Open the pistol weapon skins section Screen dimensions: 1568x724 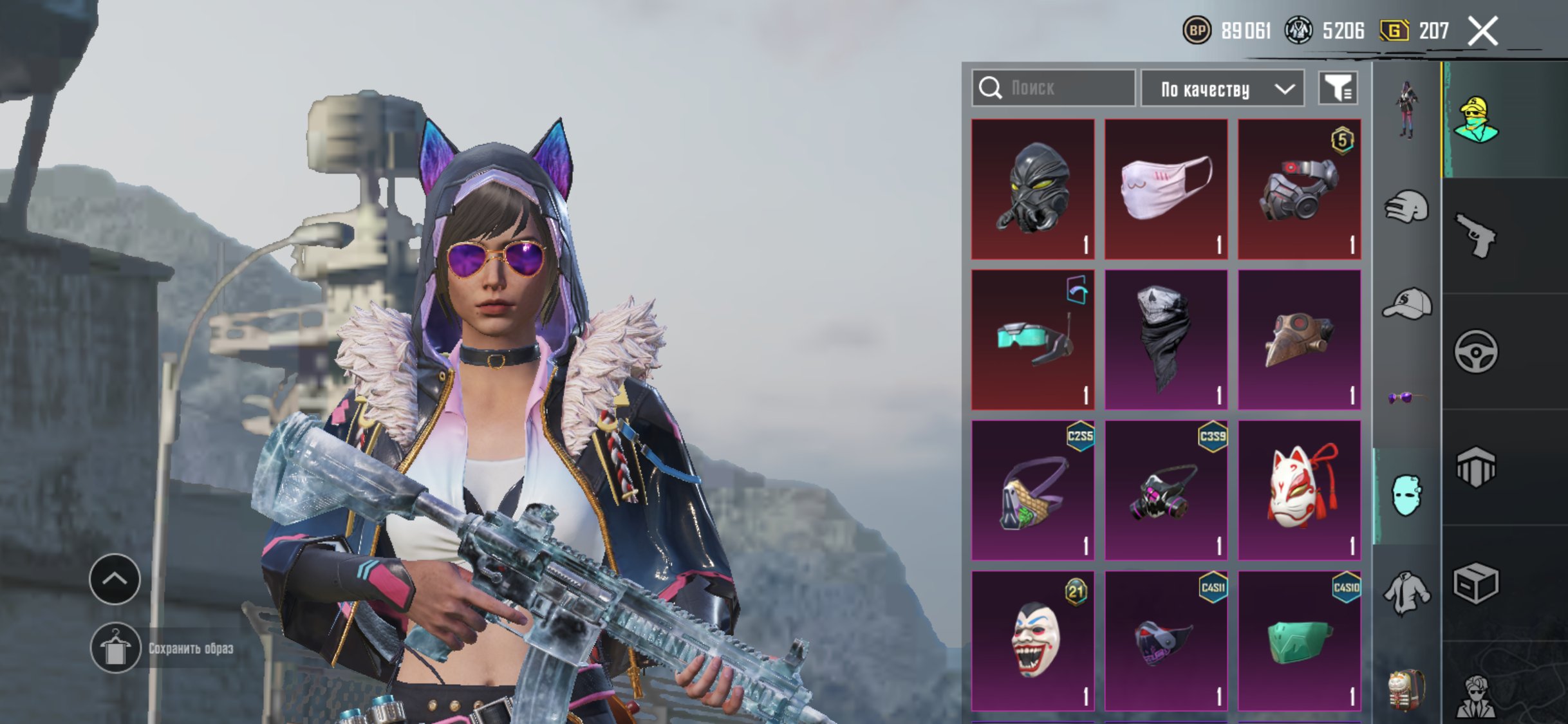(1475, 236)
